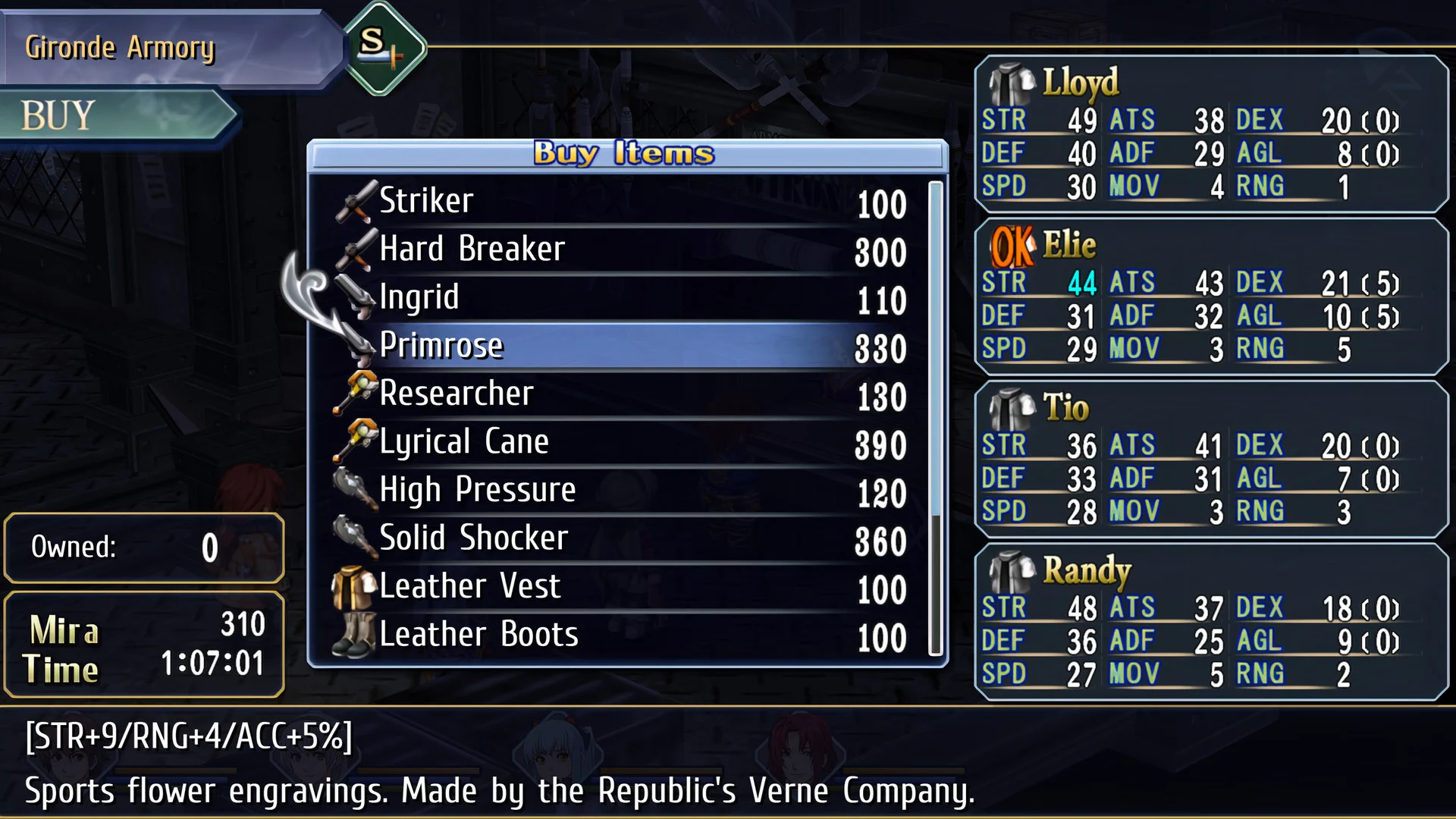Select Striker in the buy list

pyautogui.click(x=622, y=202)
